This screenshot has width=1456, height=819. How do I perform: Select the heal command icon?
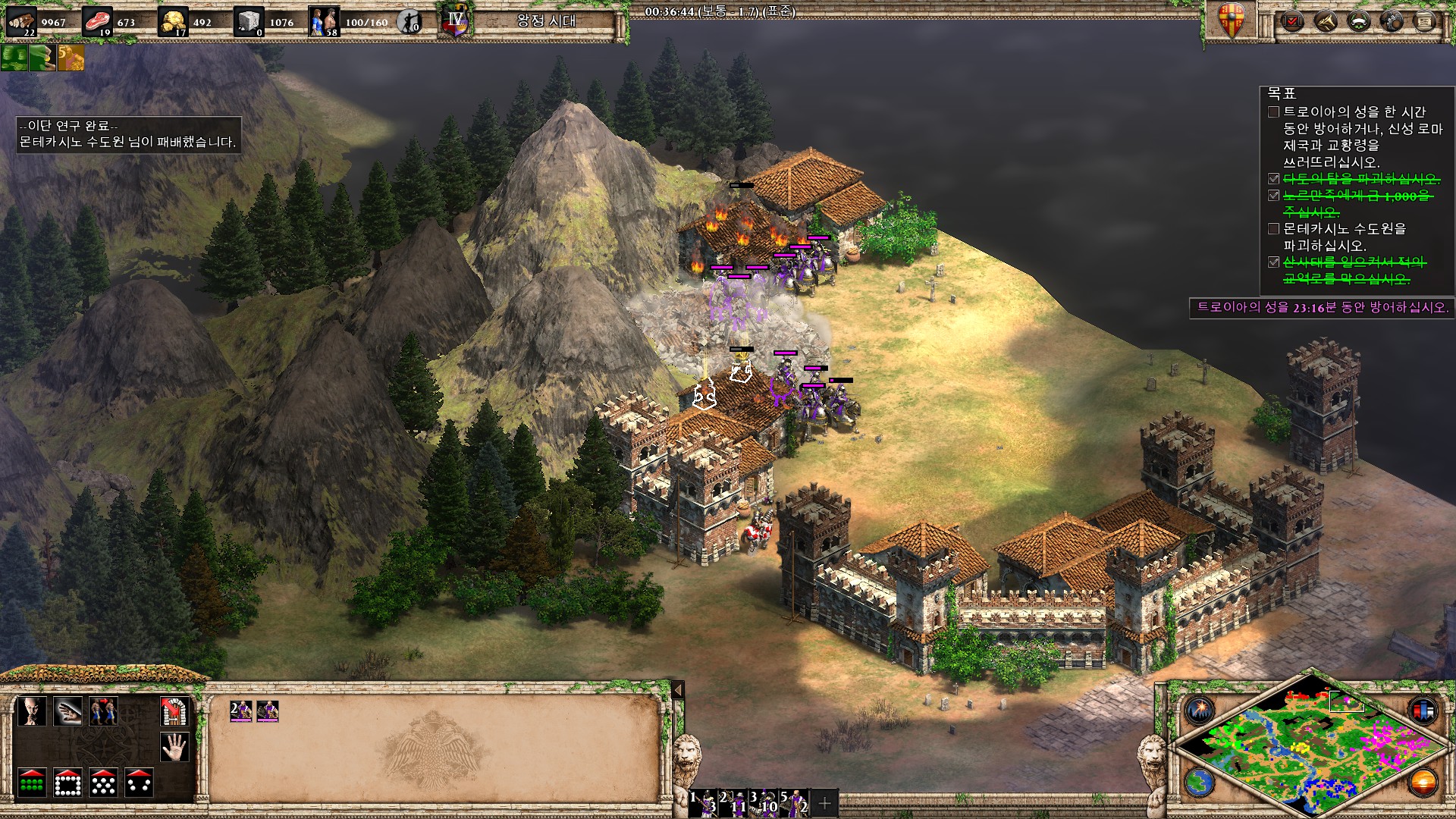[x=67, y=711]
